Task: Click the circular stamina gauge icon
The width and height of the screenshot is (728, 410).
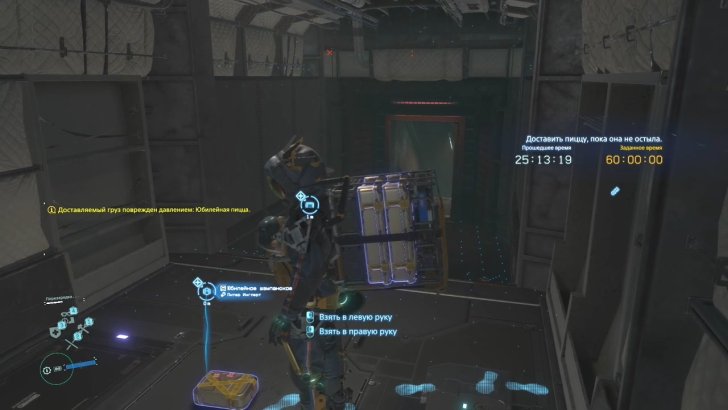Action: tap(46, 370)
